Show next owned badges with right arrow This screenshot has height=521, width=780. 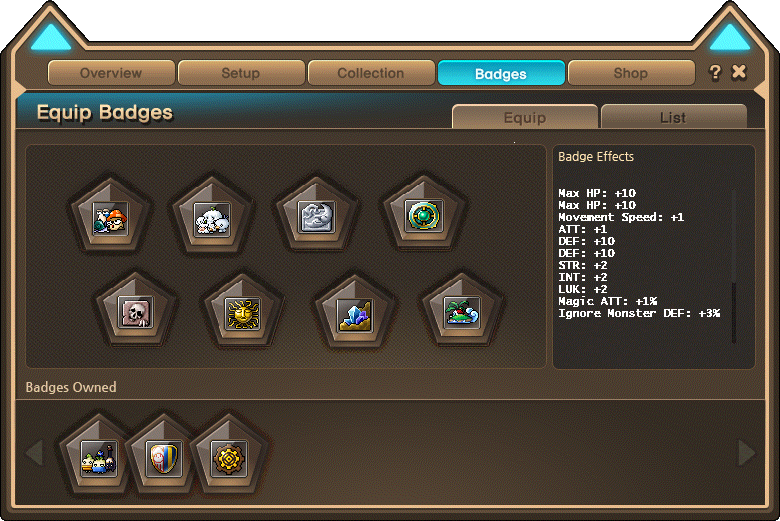[x=746, y=454]
